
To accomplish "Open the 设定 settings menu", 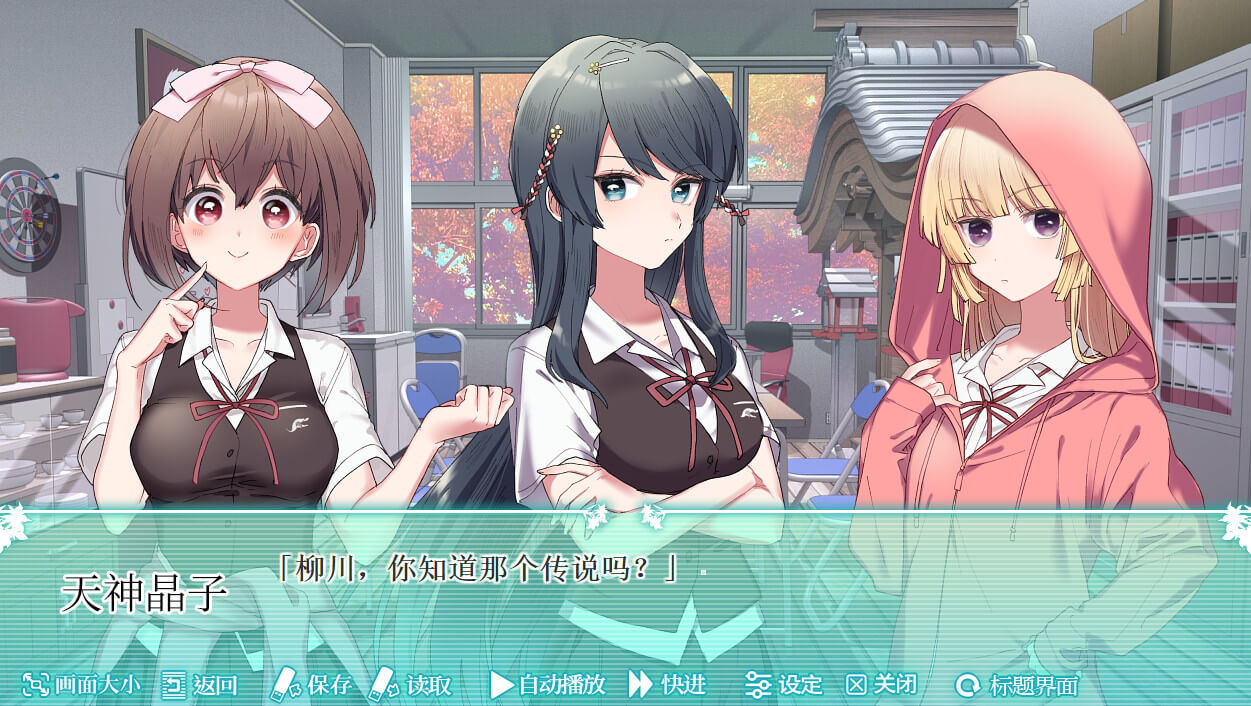I will coord(784,685).
